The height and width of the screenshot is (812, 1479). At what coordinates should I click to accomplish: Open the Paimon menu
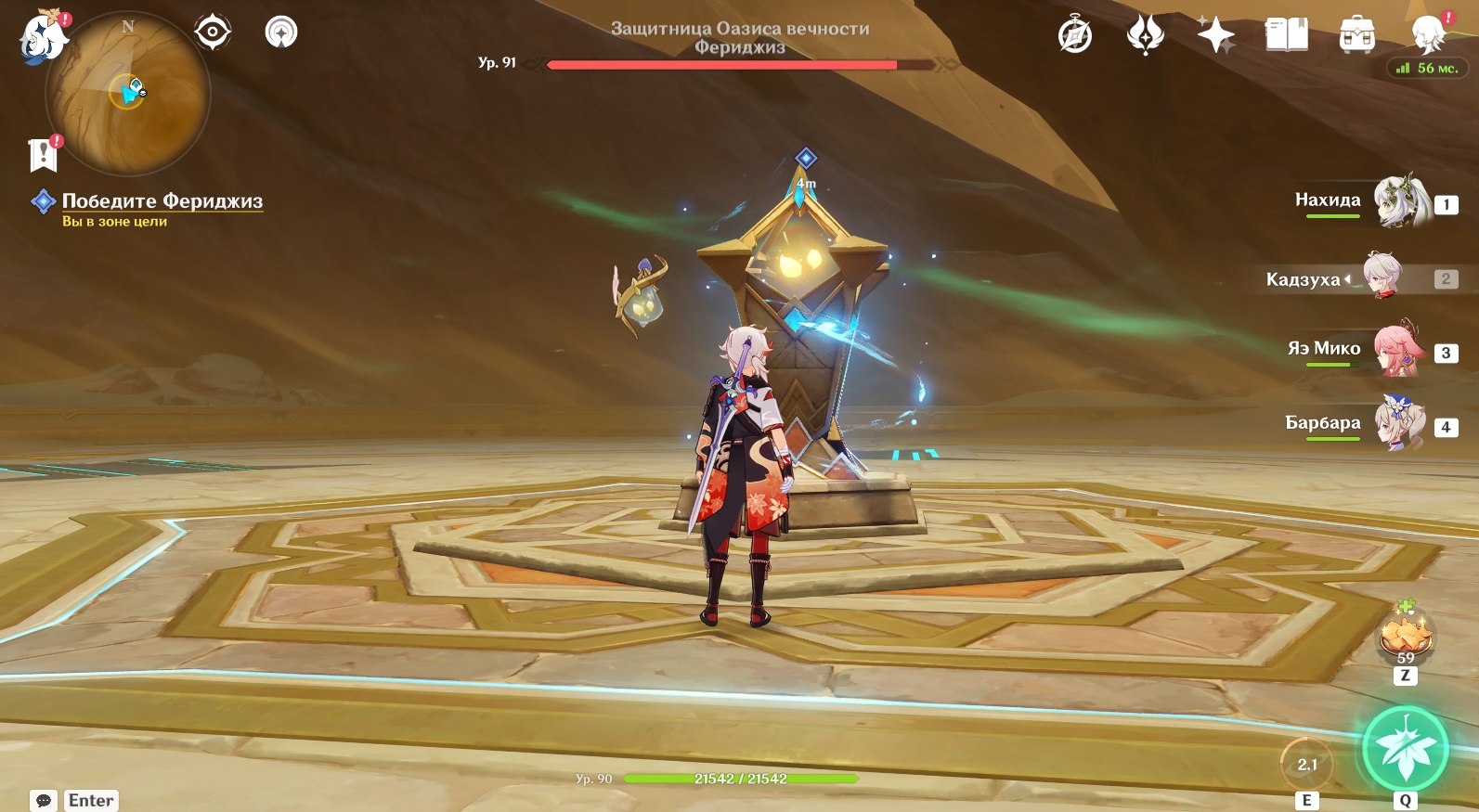(43, 39)
